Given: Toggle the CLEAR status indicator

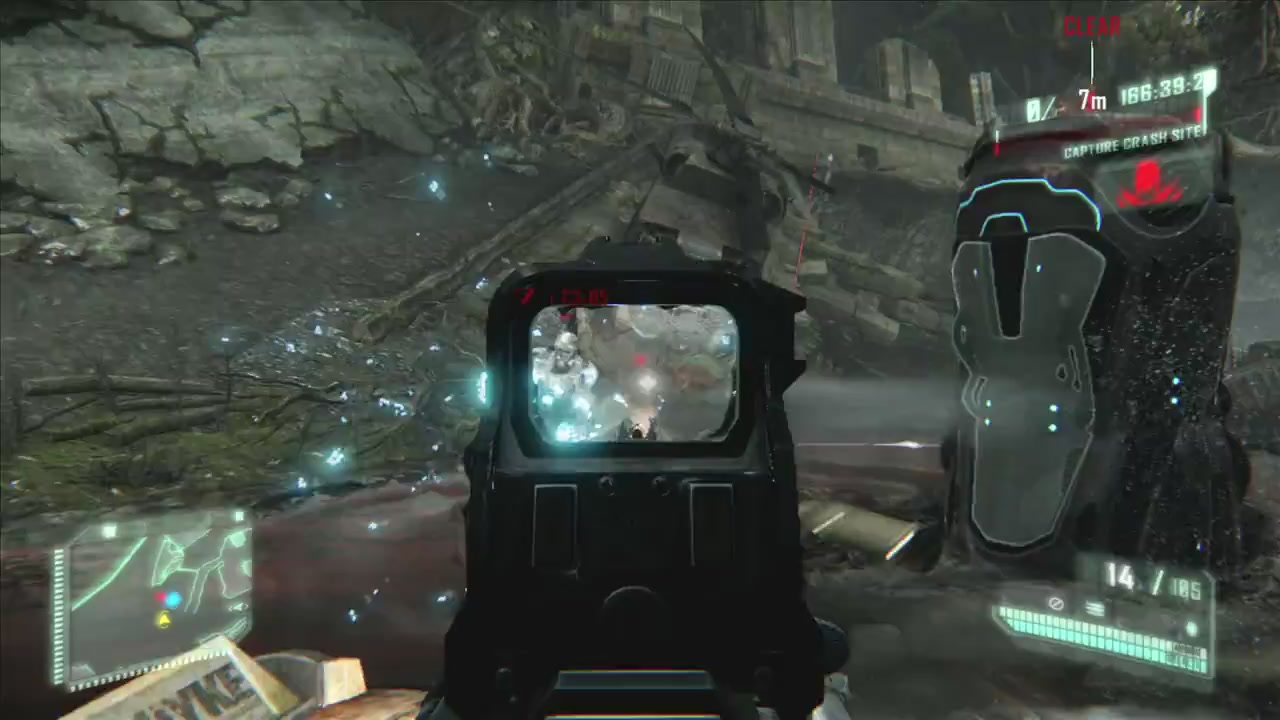Looking at the screenshot, I should (1091, 26).
